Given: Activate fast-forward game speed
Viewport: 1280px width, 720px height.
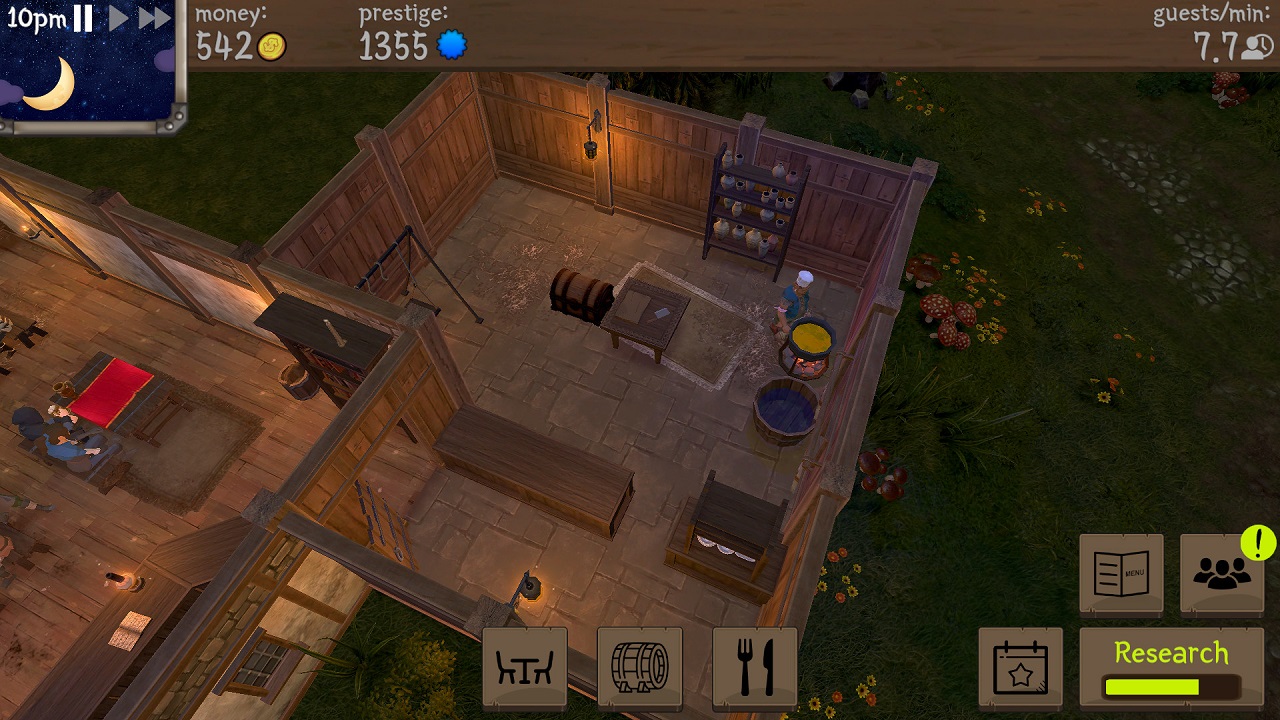Looking at the screenshot, I should [x=154, y=18].
